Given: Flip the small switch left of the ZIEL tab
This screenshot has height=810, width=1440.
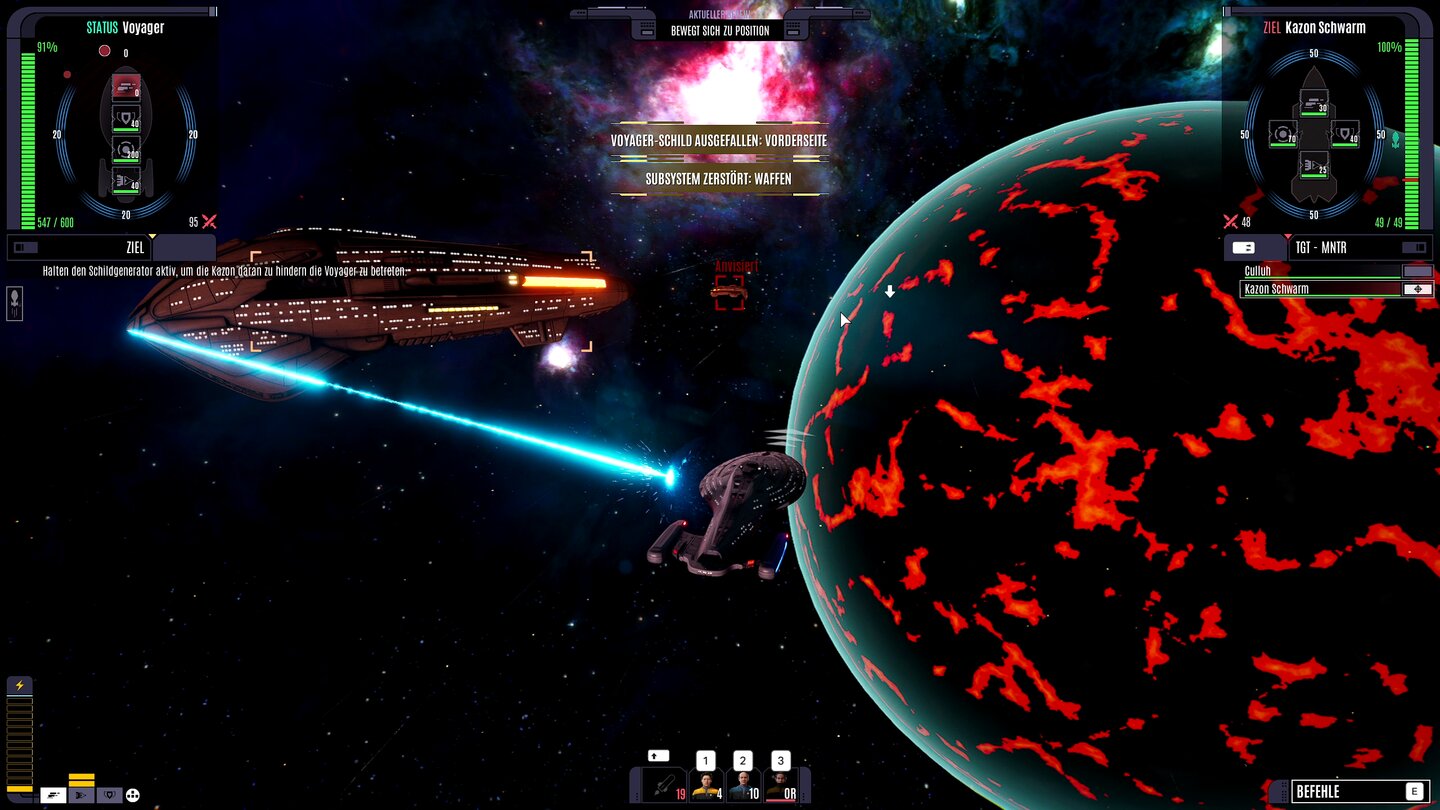Looking at the screenshot, I should pyautogui.click(x=26, y=247).
